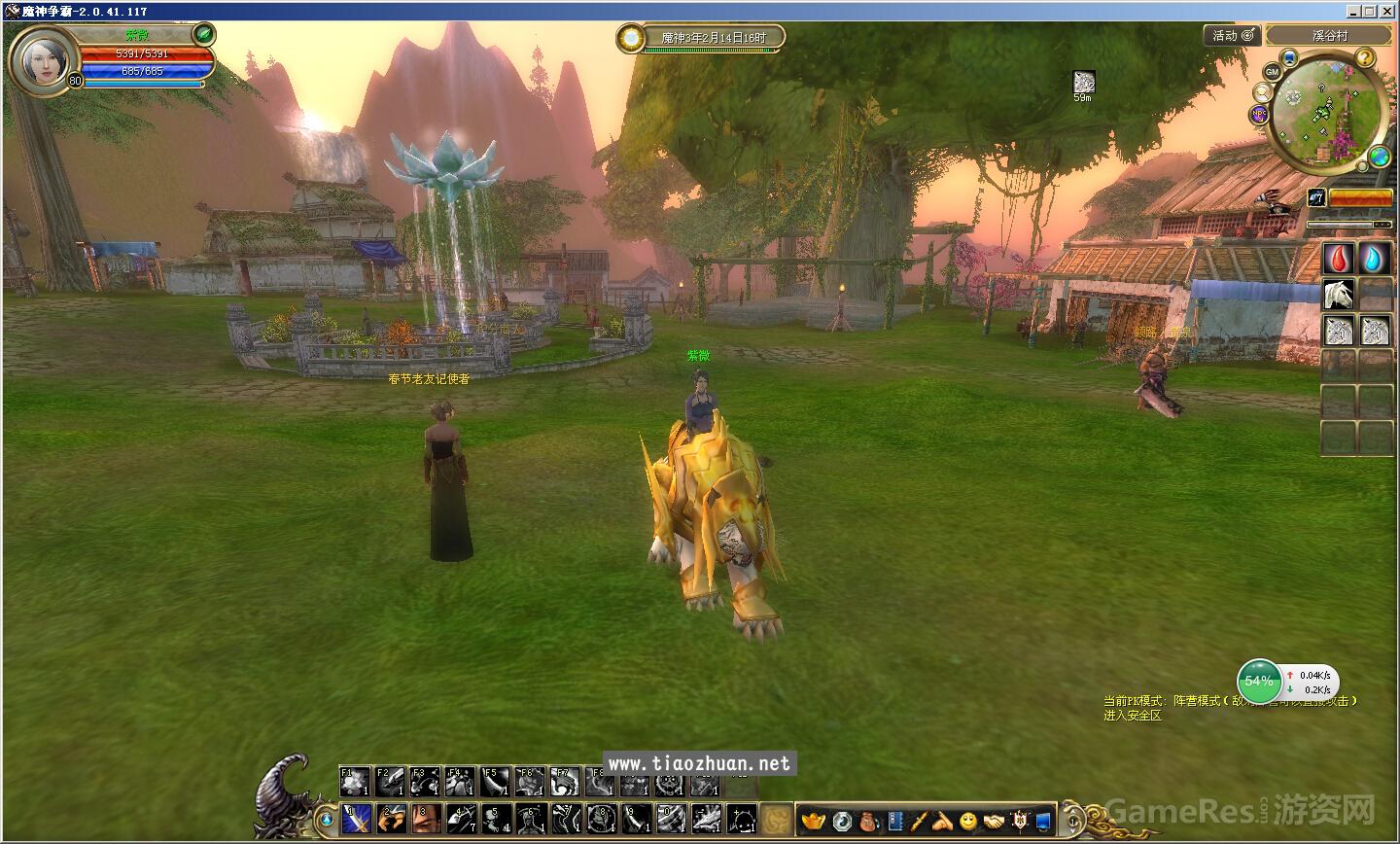Open the 活动 events button
Image resolution: width=1400 pixels, height=844 pixels.
(1233, 36)
